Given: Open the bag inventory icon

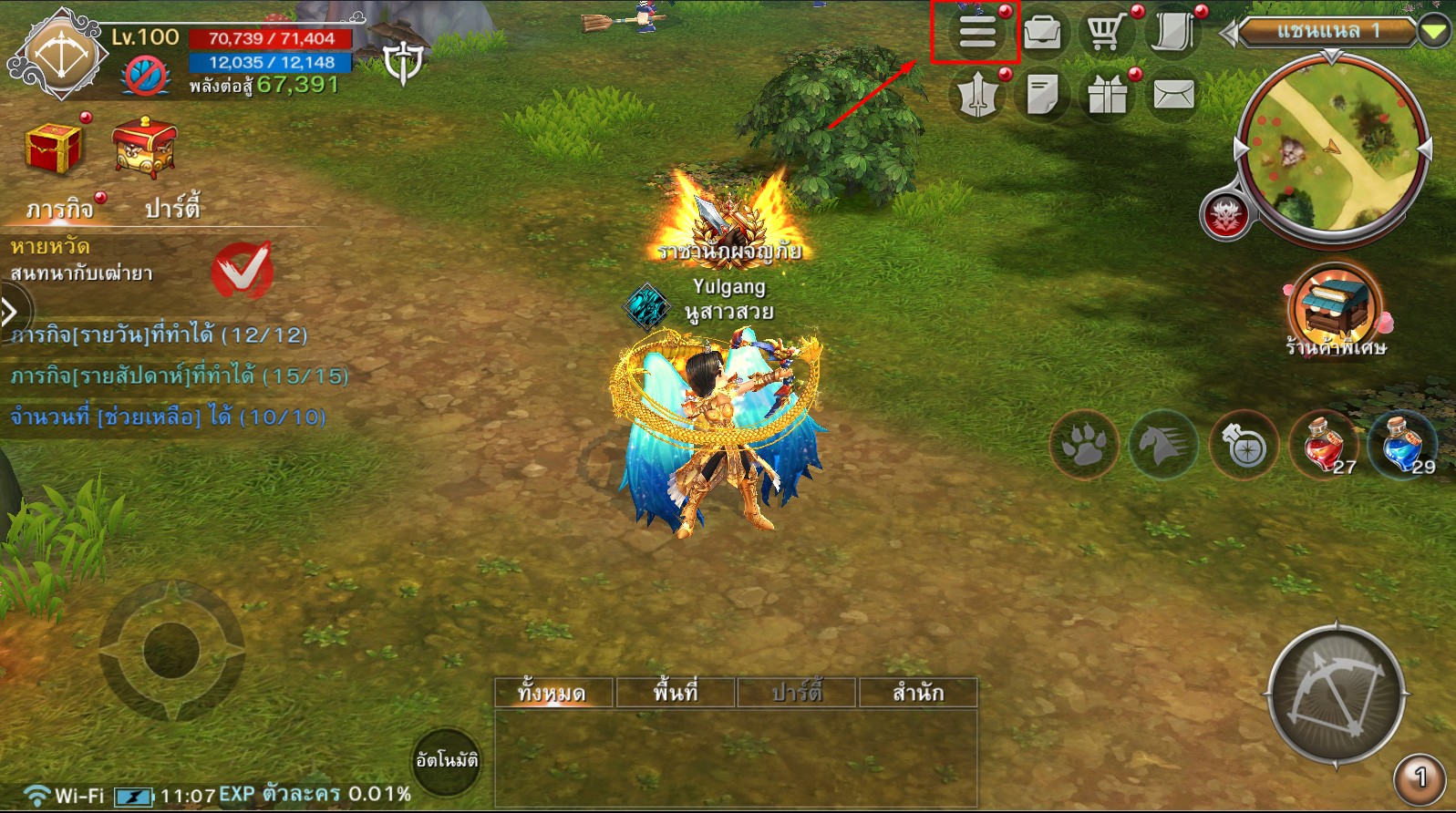Looking at the screenshot, I should click(x=1042, y=33).
